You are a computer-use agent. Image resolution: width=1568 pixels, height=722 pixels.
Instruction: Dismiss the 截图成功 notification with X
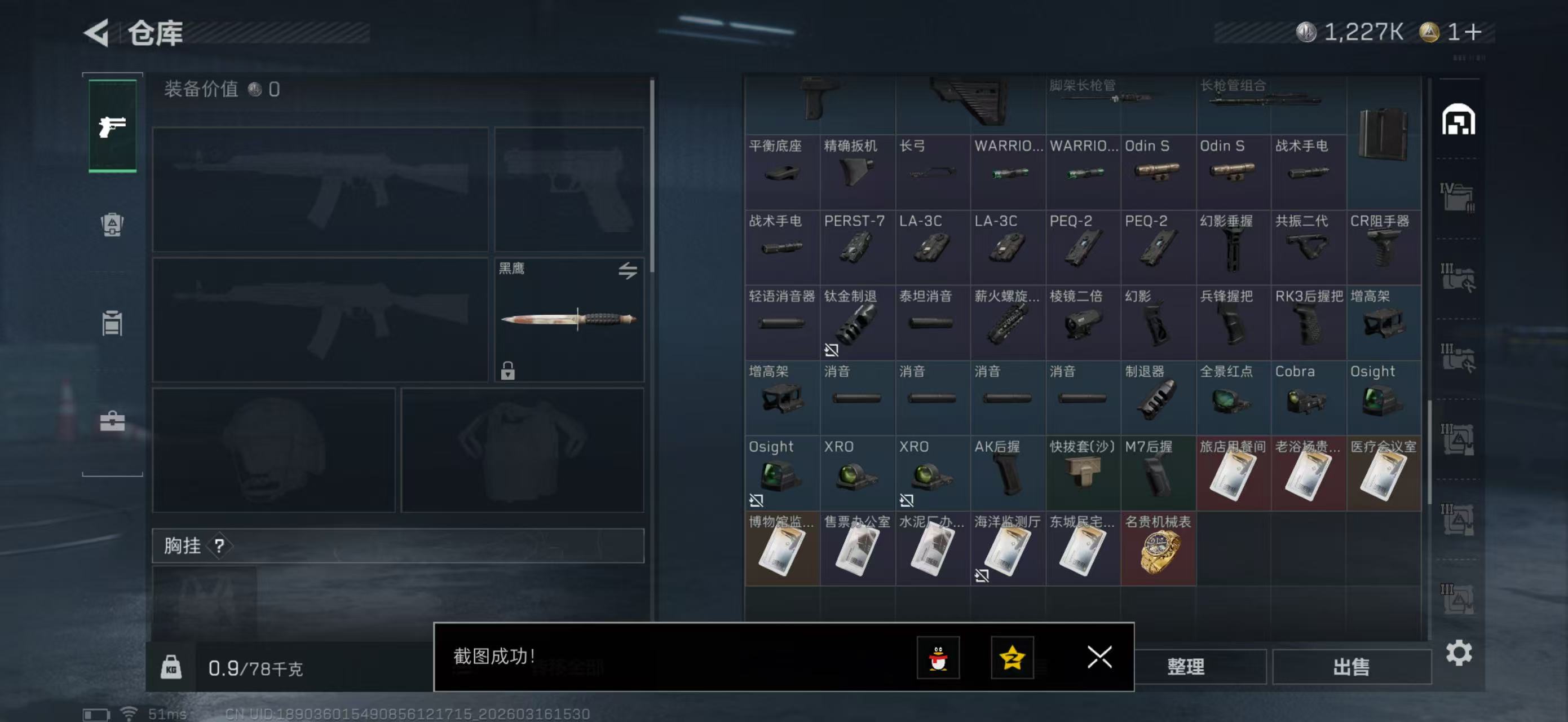point(1099,658)
